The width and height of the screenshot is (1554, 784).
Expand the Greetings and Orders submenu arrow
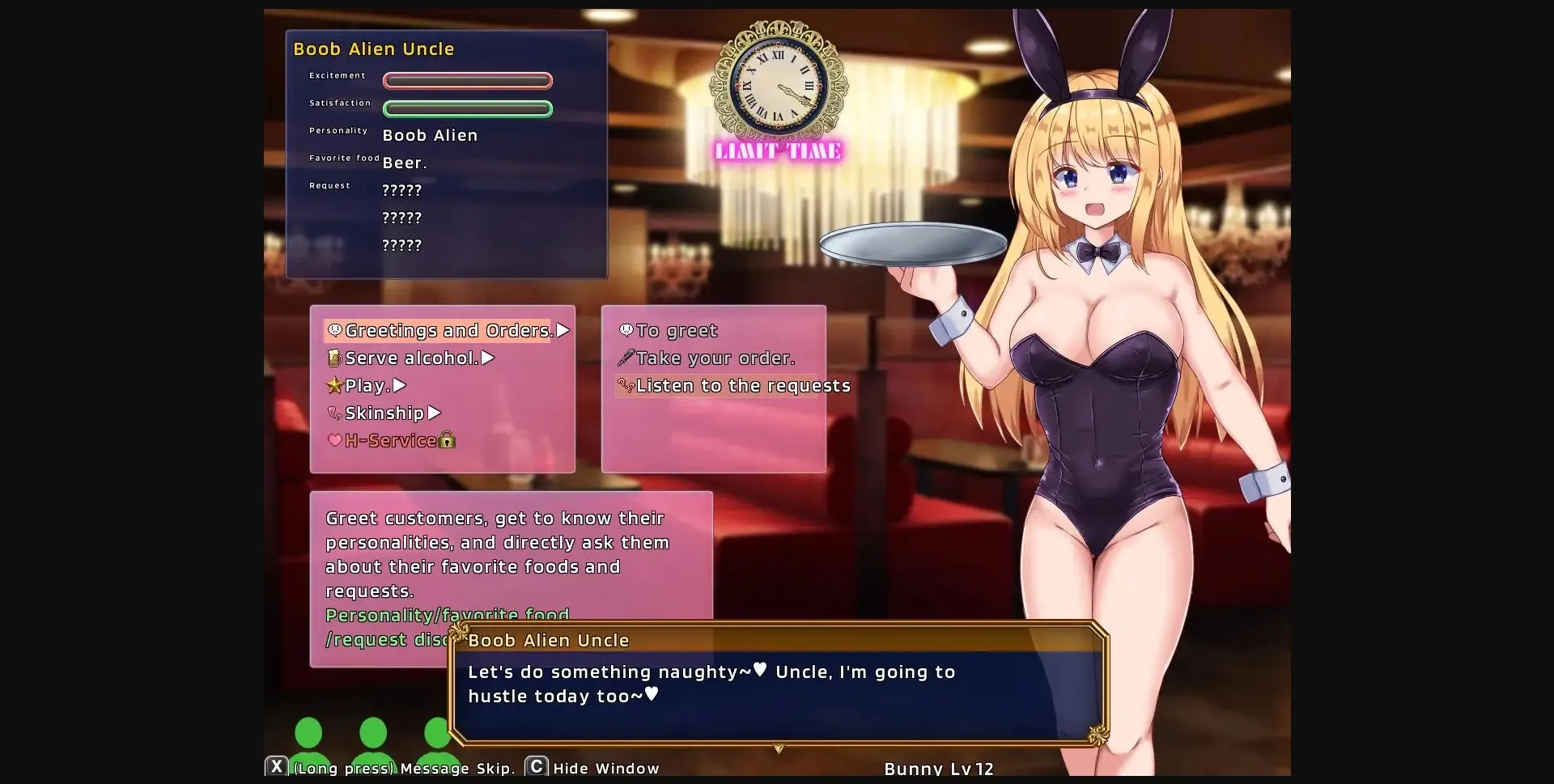coord(564,330)
